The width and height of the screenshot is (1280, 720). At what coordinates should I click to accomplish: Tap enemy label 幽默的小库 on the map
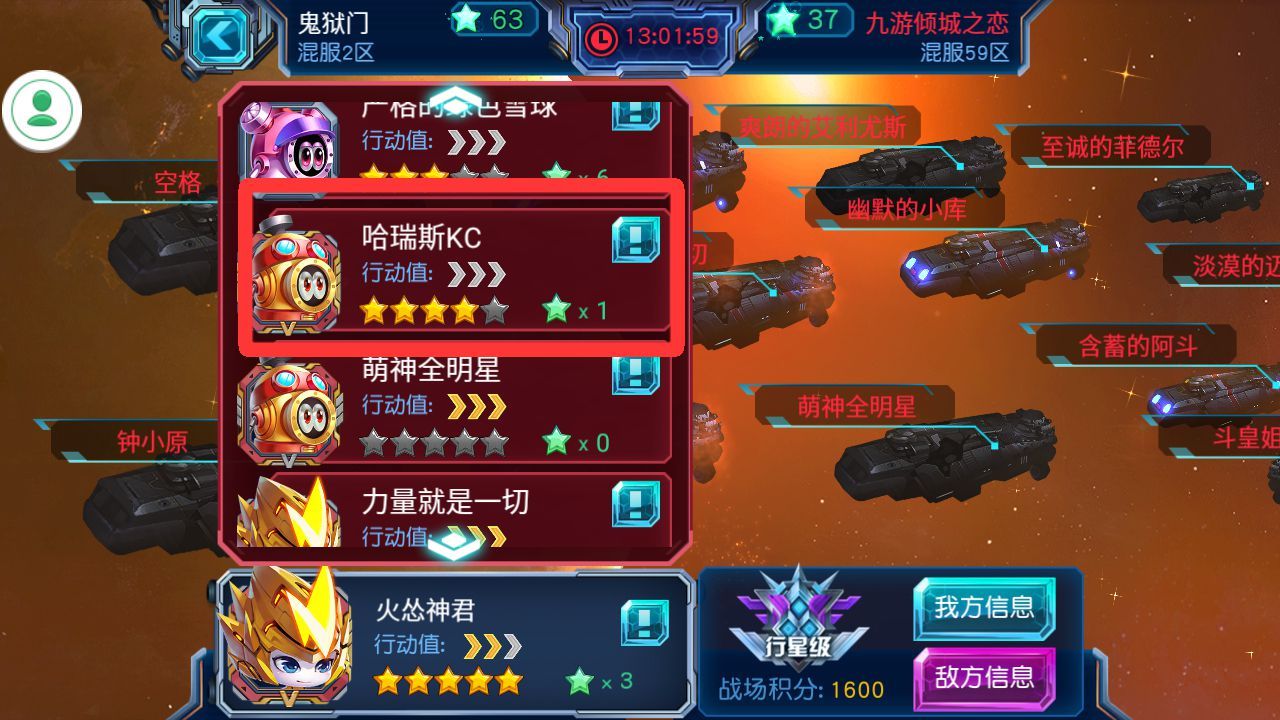click(908, 209)
